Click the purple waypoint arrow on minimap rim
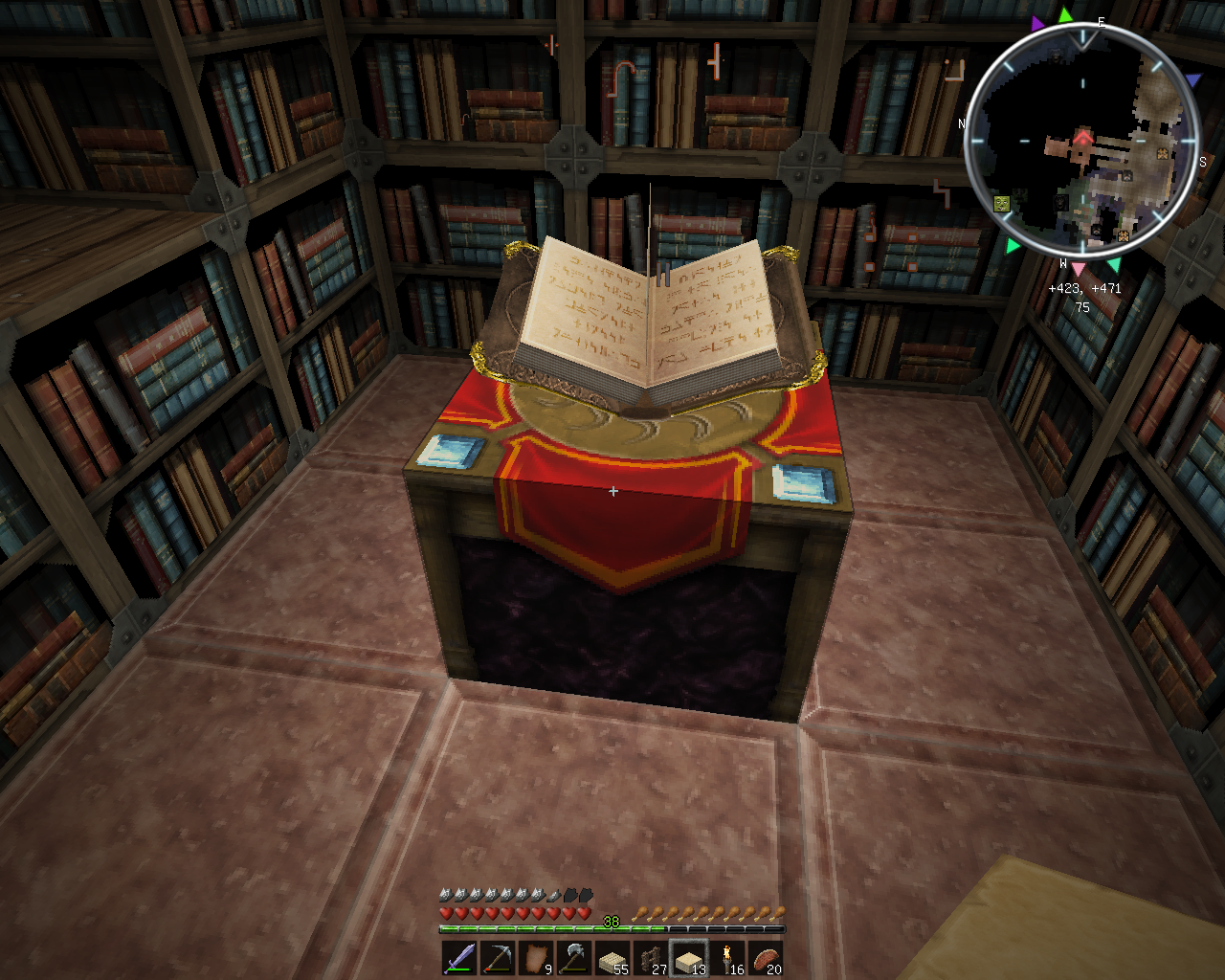The image size is (1225, 980). [x=1038, y=23]
